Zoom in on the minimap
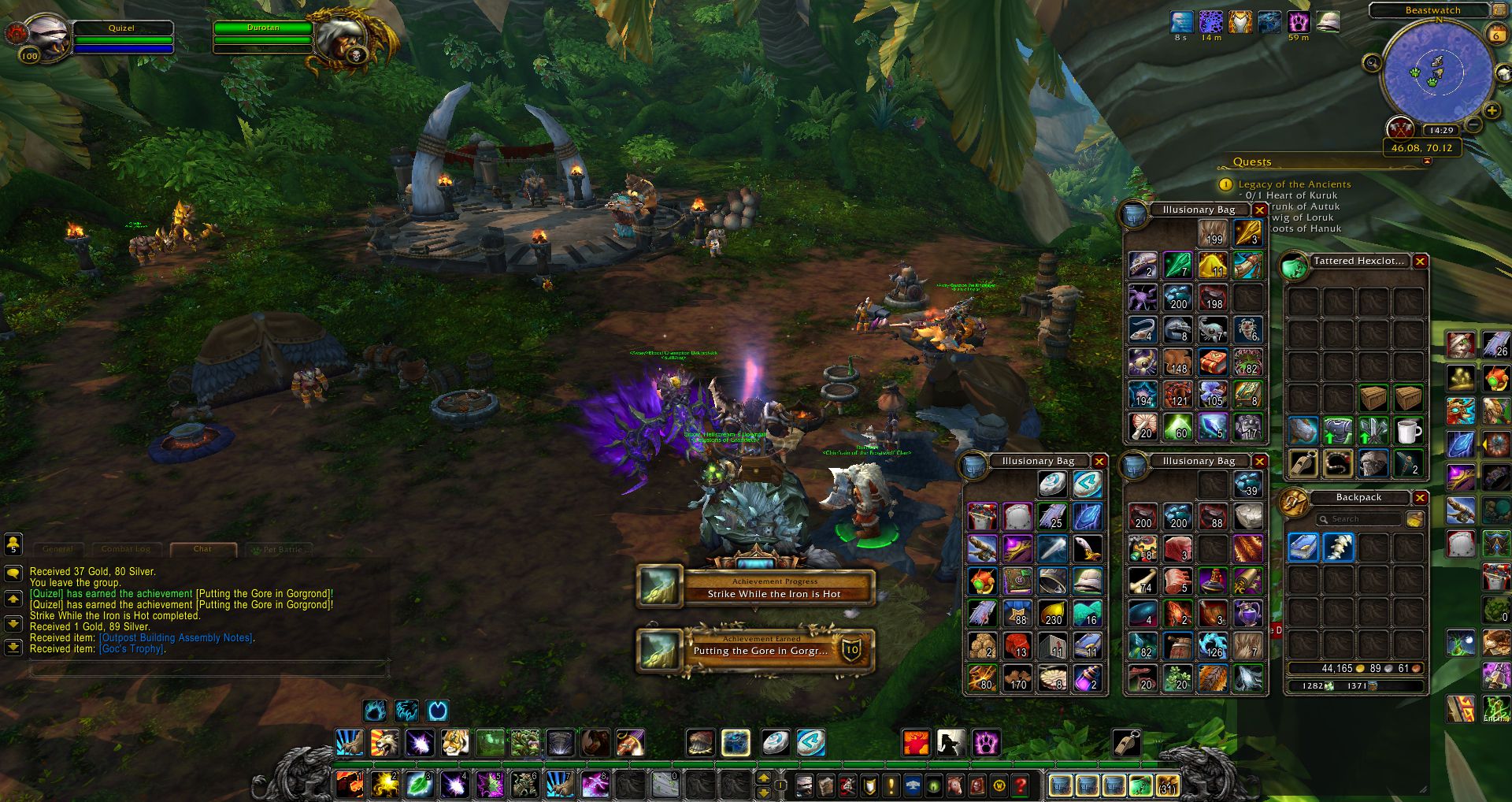The width and height of the screenshot is (1512, 802). (x=1492, y=111)
